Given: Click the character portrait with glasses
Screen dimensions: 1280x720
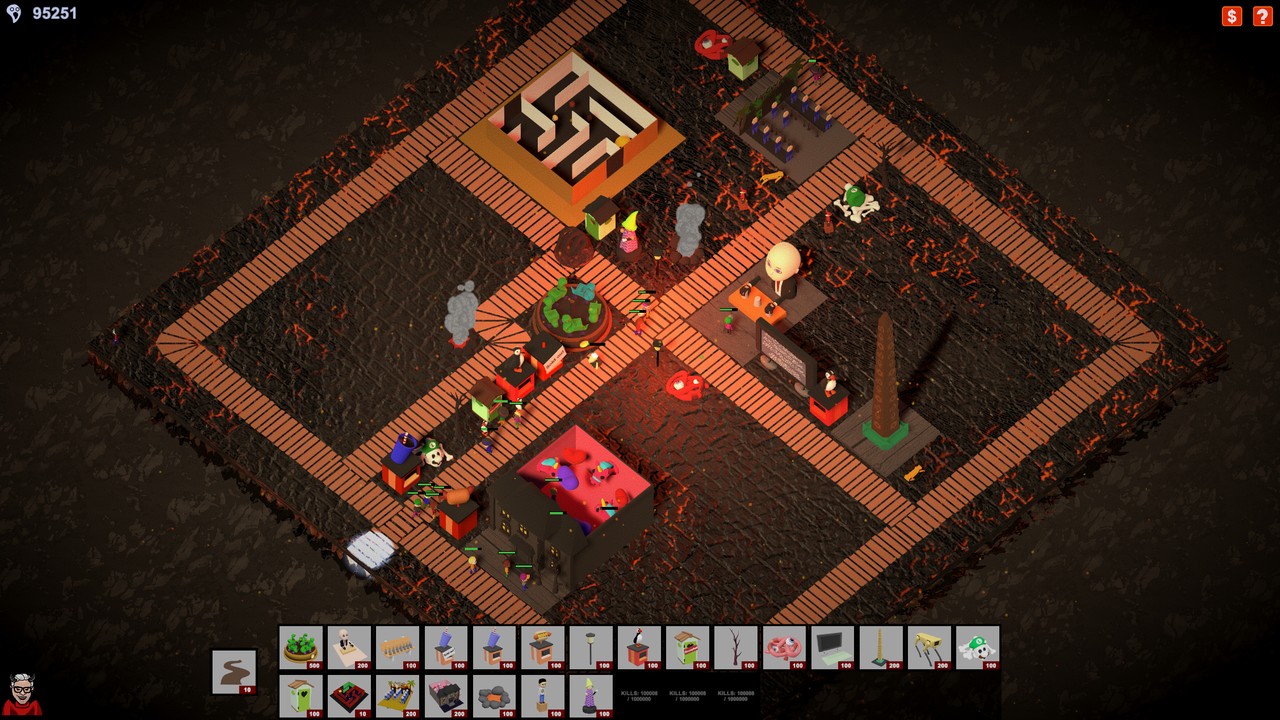Looking at the screenshot, I should coord(23,693).
